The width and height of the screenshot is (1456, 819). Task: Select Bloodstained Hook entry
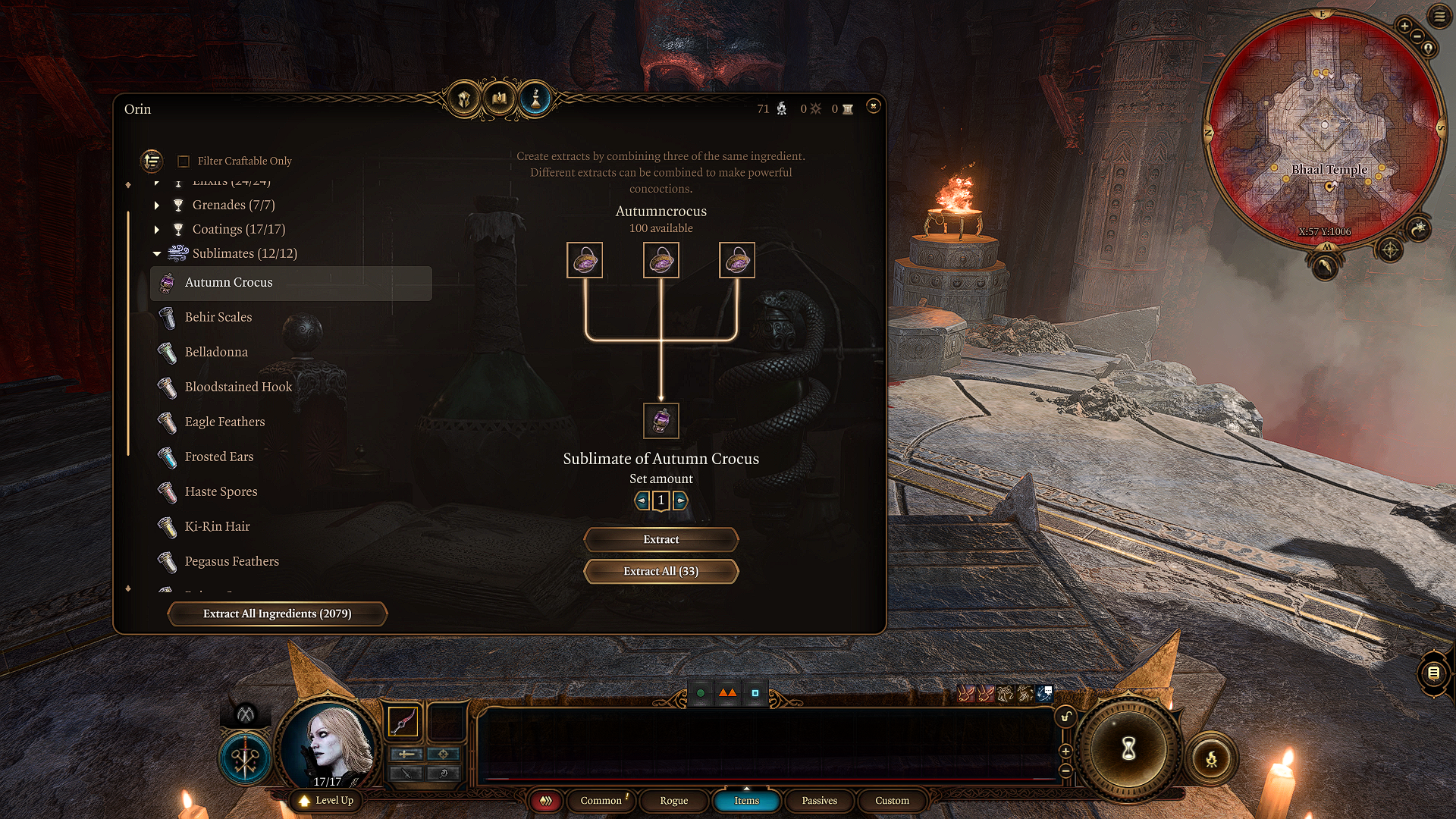(238, 387)
